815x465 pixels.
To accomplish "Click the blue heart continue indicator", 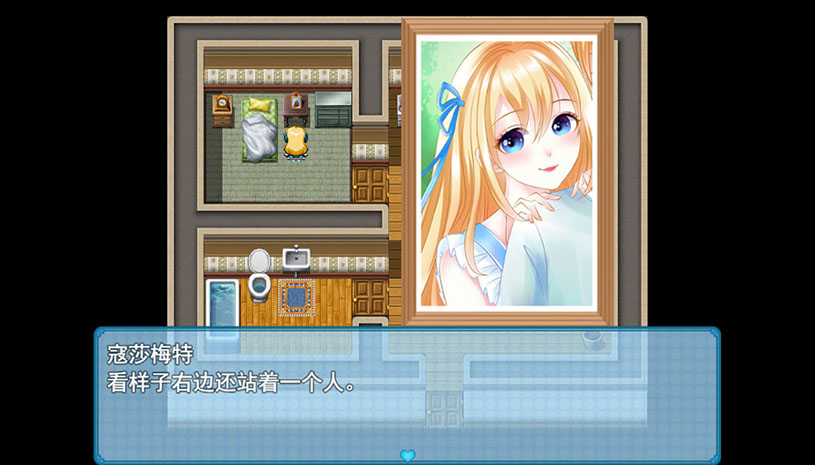I will pyautogui.click(x=407, y=455).
